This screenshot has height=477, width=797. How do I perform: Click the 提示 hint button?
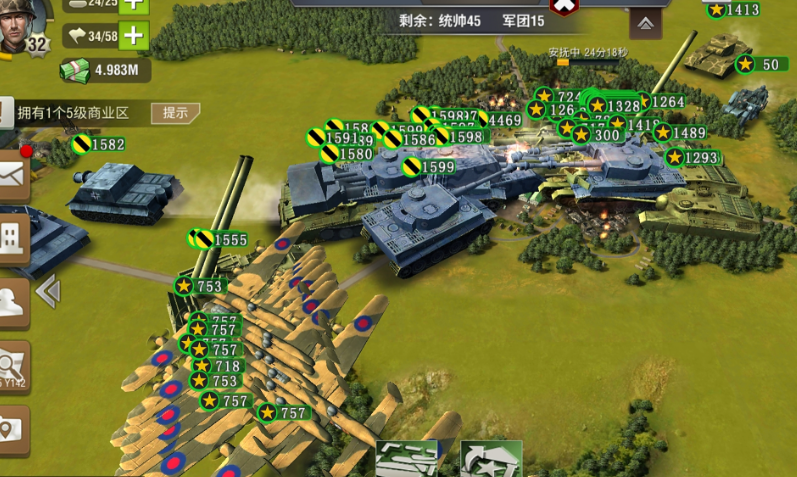[175, 112]
